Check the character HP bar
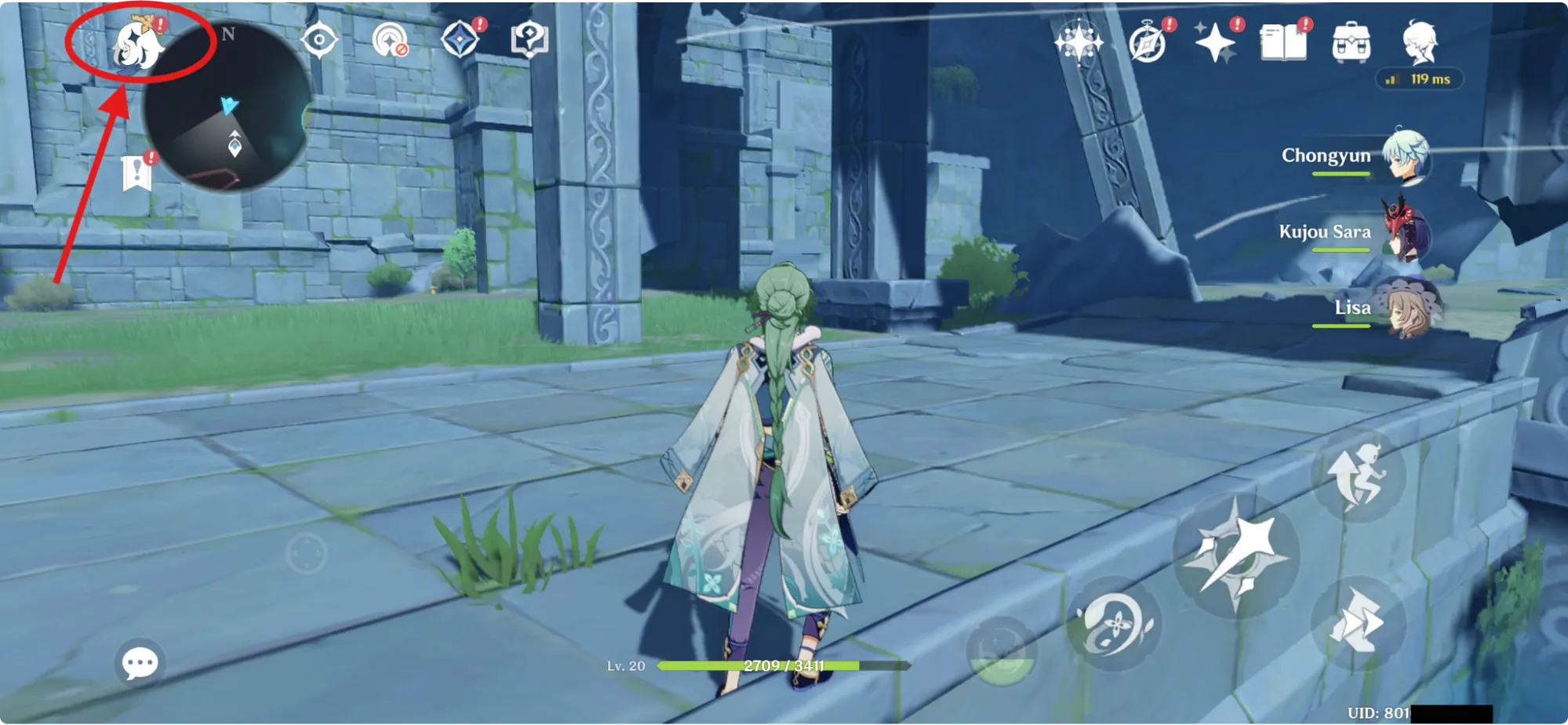This screenshot has height=725, width=1568. (784, 667)
